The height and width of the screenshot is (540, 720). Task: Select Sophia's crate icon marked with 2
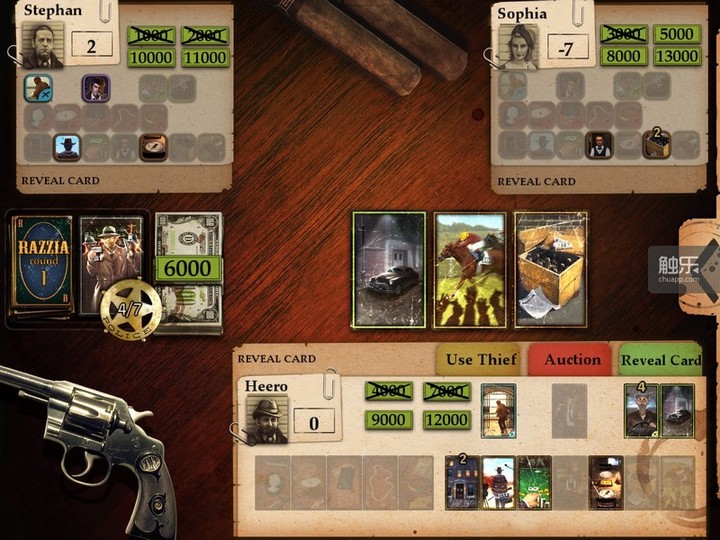pos(656,146)
